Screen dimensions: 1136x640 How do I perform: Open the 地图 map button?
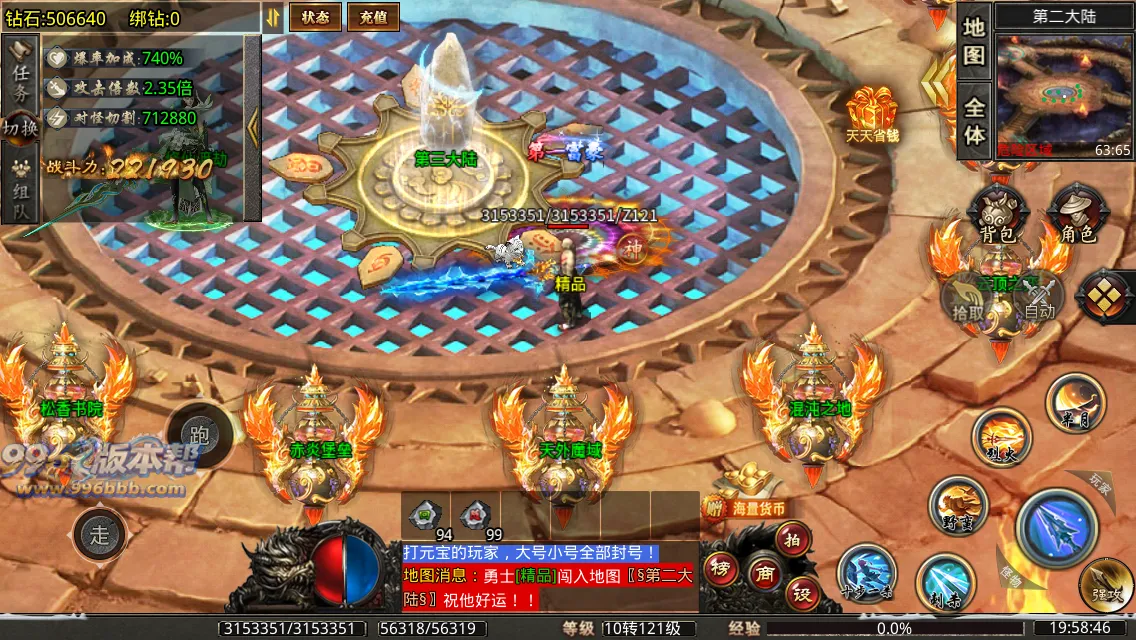pyautogui.click(x=974, y=42)
